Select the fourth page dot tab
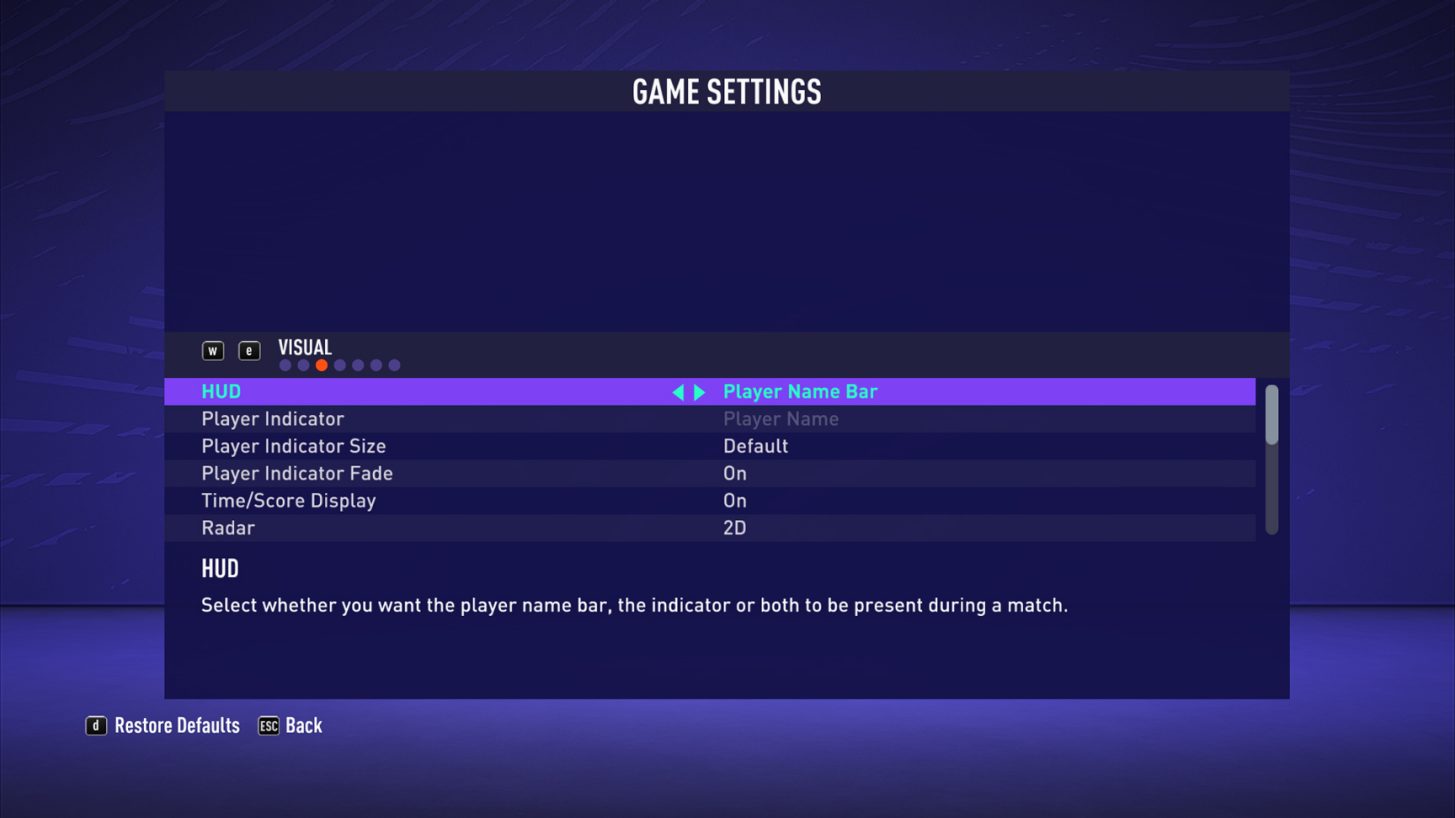 point(340,364)
